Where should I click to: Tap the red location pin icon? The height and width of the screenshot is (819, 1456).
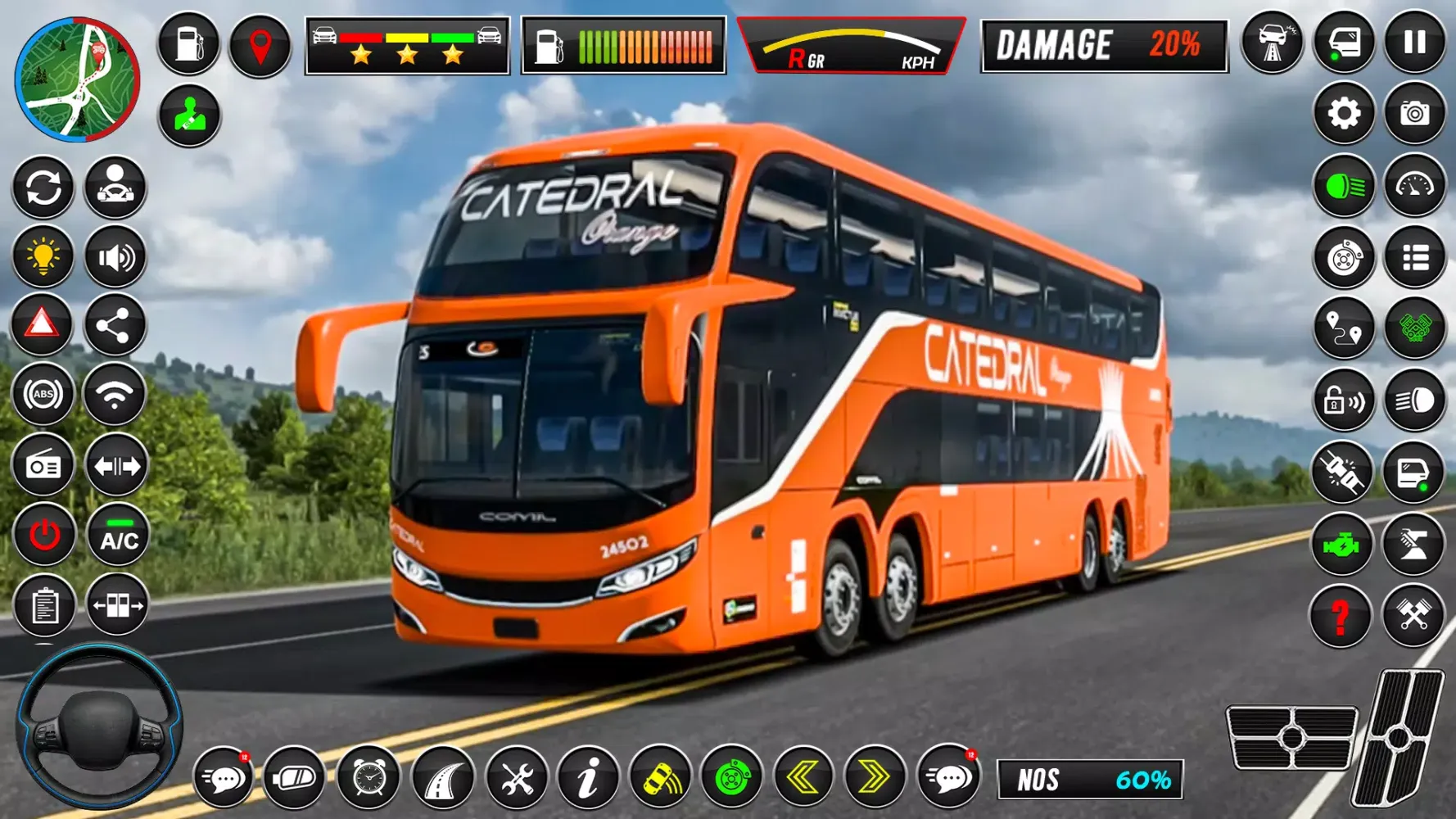point(260,45)
